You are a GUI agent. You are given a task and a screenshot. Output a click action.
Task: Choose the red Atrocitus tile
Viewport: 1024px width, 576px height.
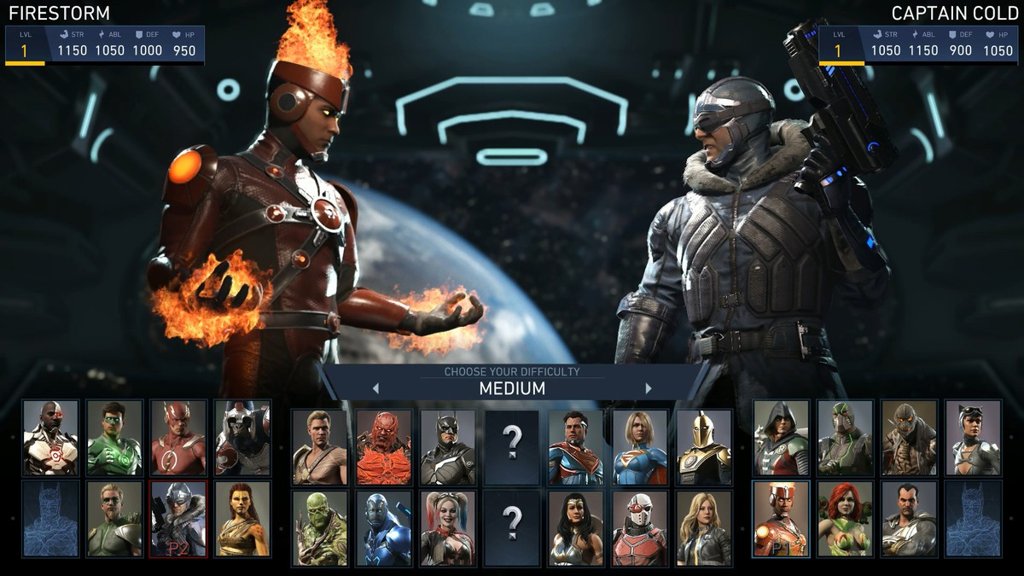pyautogui.click(x=384, y=446)
